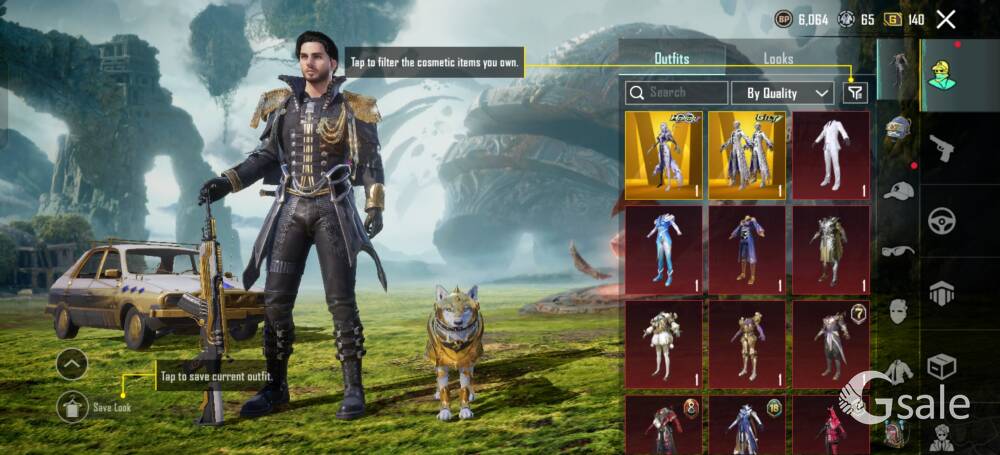1000x455 pixels.
Task: Tap the up-arrow expand button
Action: [x=71, y=364]
